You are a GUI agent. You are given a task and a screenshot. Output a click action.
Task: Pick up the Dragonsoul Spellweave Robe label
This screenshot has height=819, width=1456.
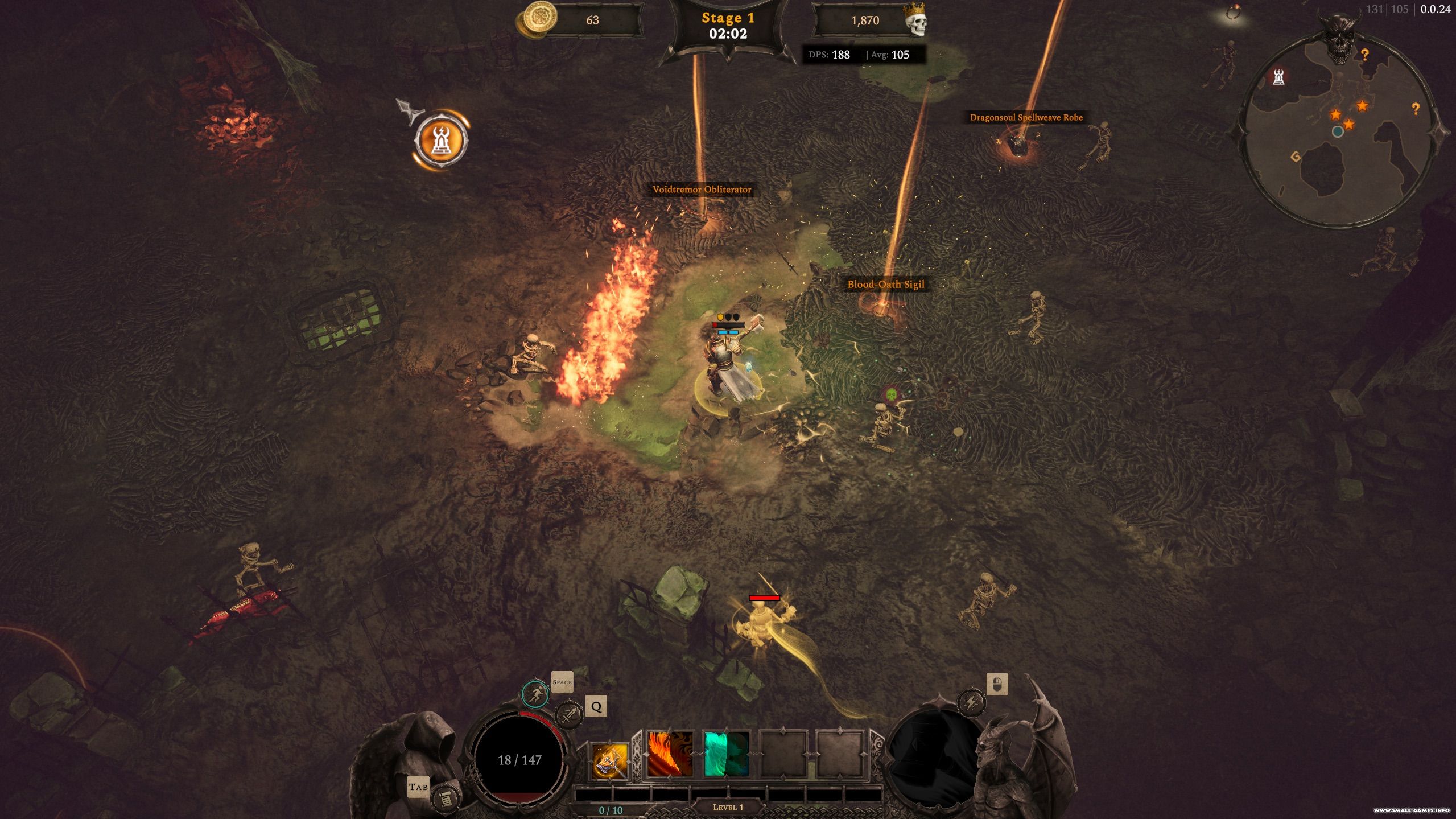tap(1026, 117)
